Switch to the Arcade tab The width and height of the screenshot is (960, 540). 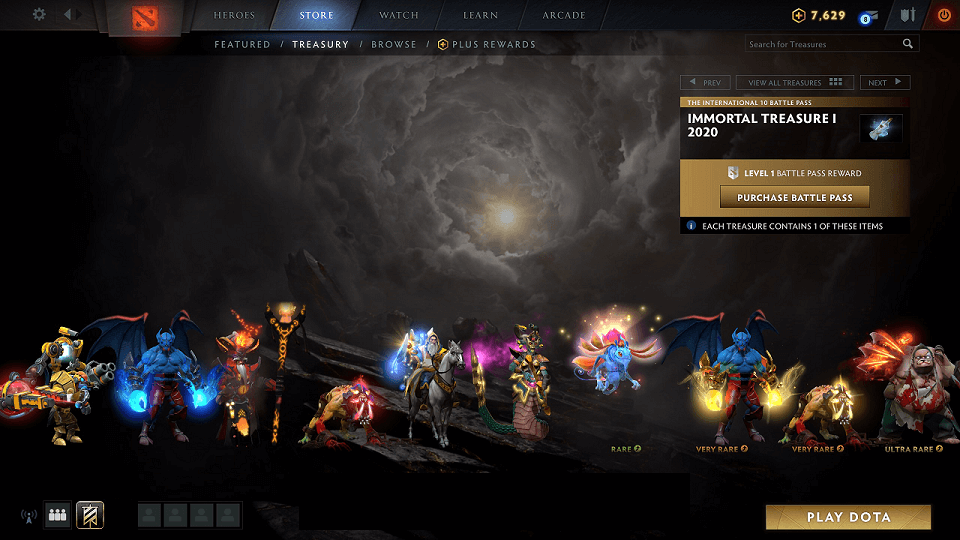pyautogui.click(x=564, y=16)
